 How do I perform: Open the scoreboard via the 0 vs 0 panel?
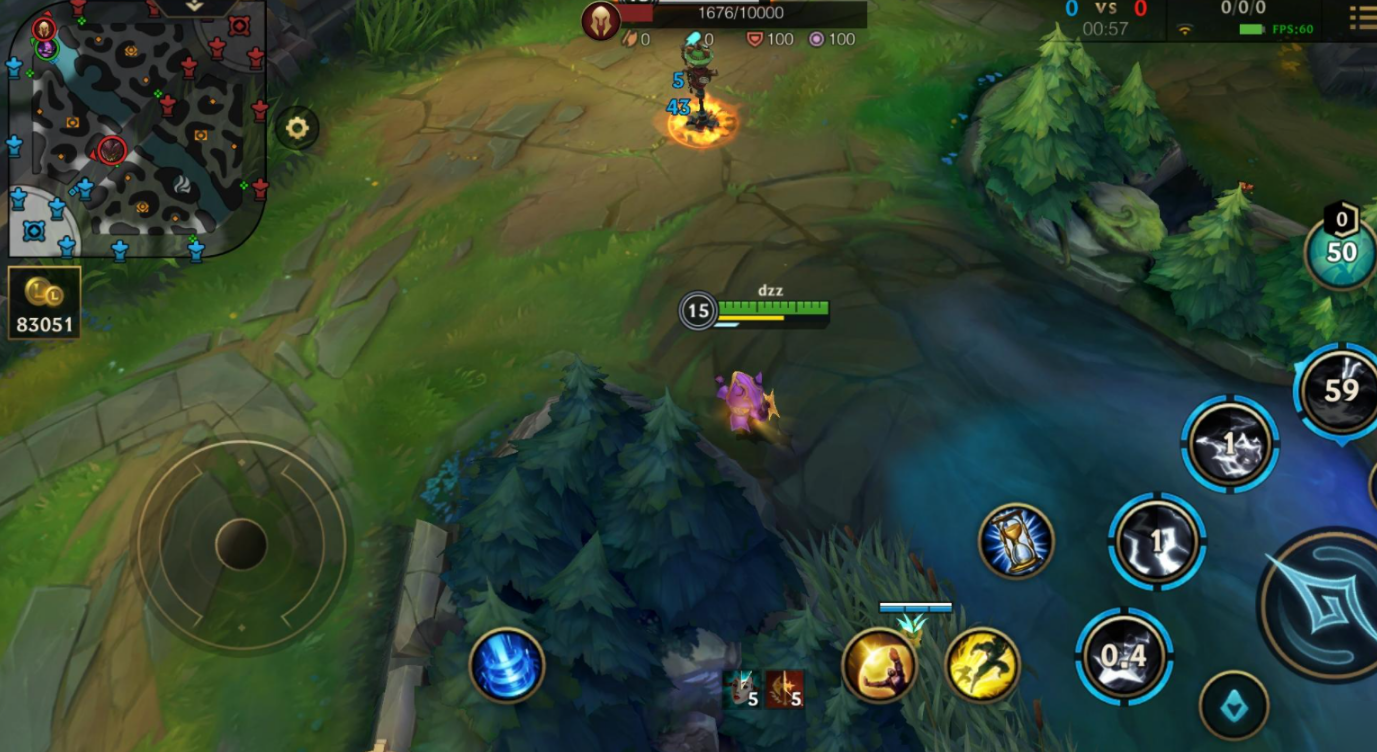pyautogui.click(x=1105, y=18)
